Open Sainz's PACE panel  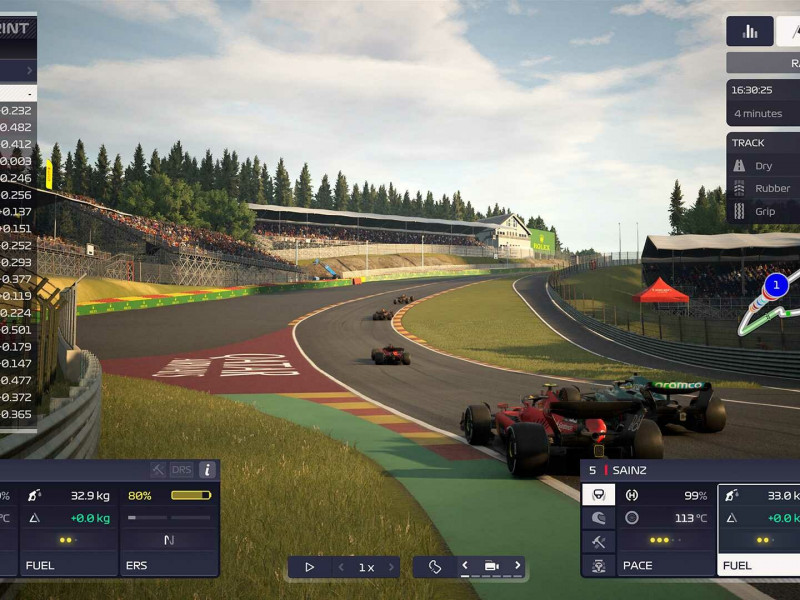click(x=666, y=531)
